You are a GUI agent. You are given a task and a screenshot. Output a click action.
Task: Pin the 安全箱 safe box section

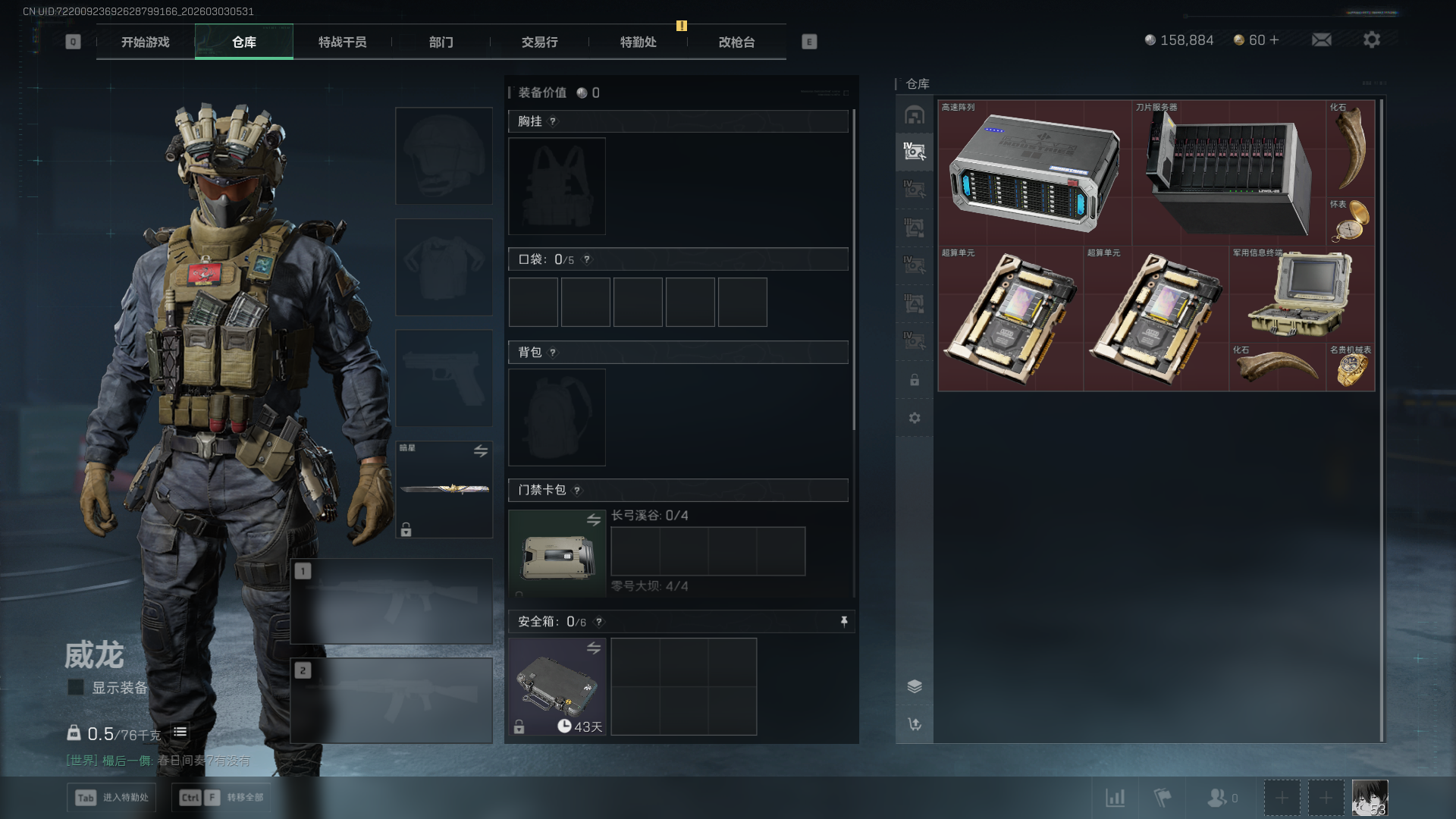844,622
